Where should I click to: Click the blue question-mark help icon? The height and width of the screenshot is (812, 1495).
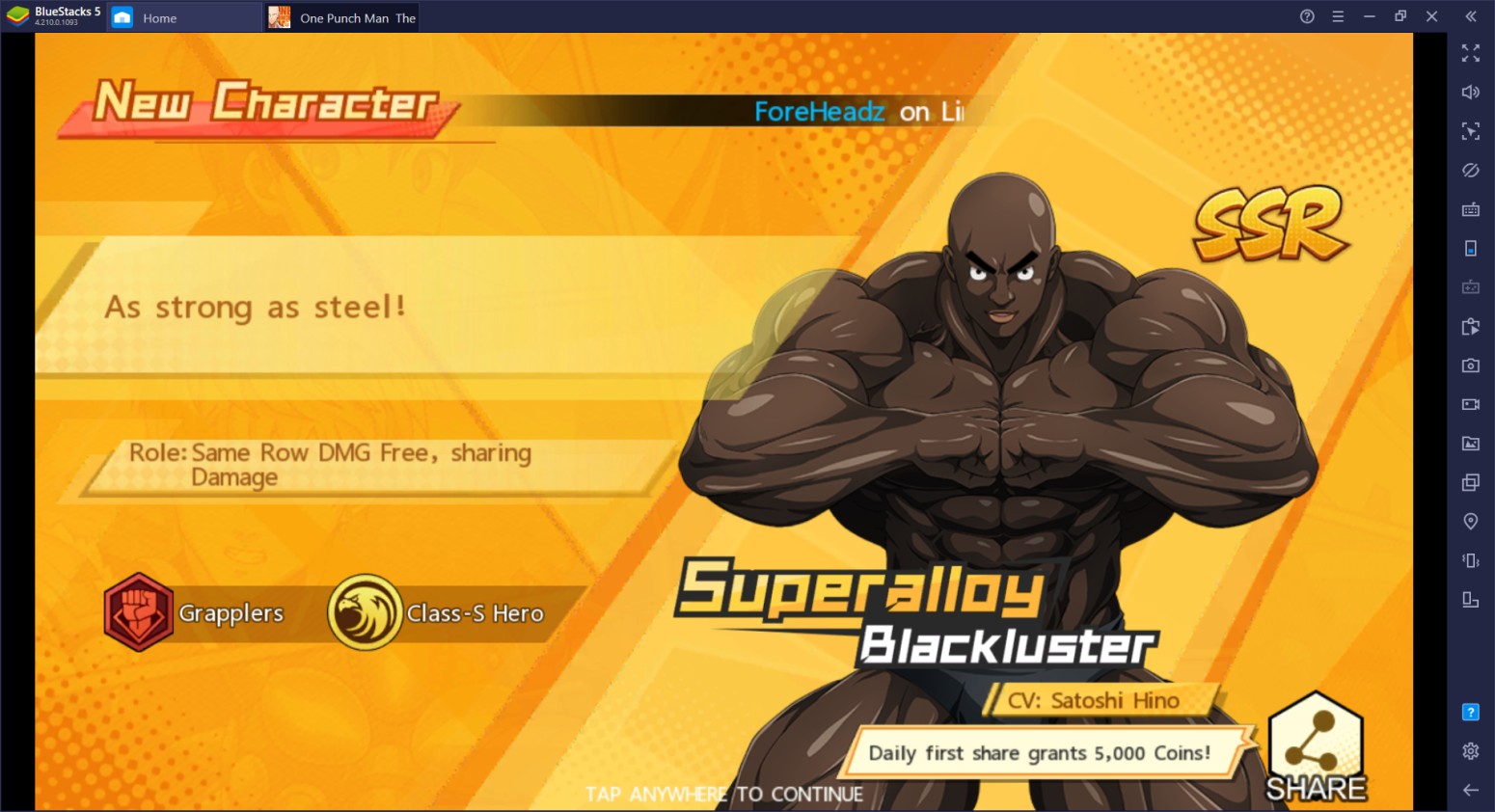(1470, 712)
